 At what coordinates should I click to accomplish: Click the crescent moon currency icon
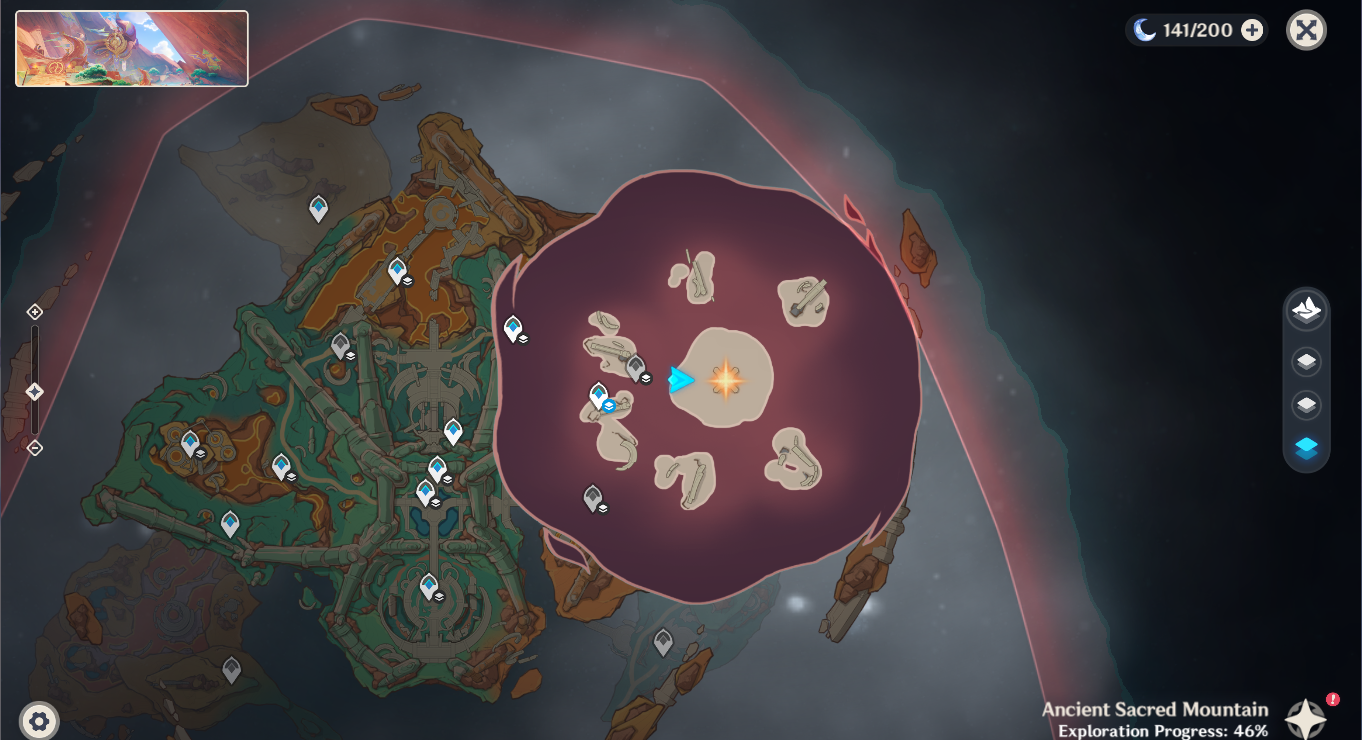tap(1144, 30)
